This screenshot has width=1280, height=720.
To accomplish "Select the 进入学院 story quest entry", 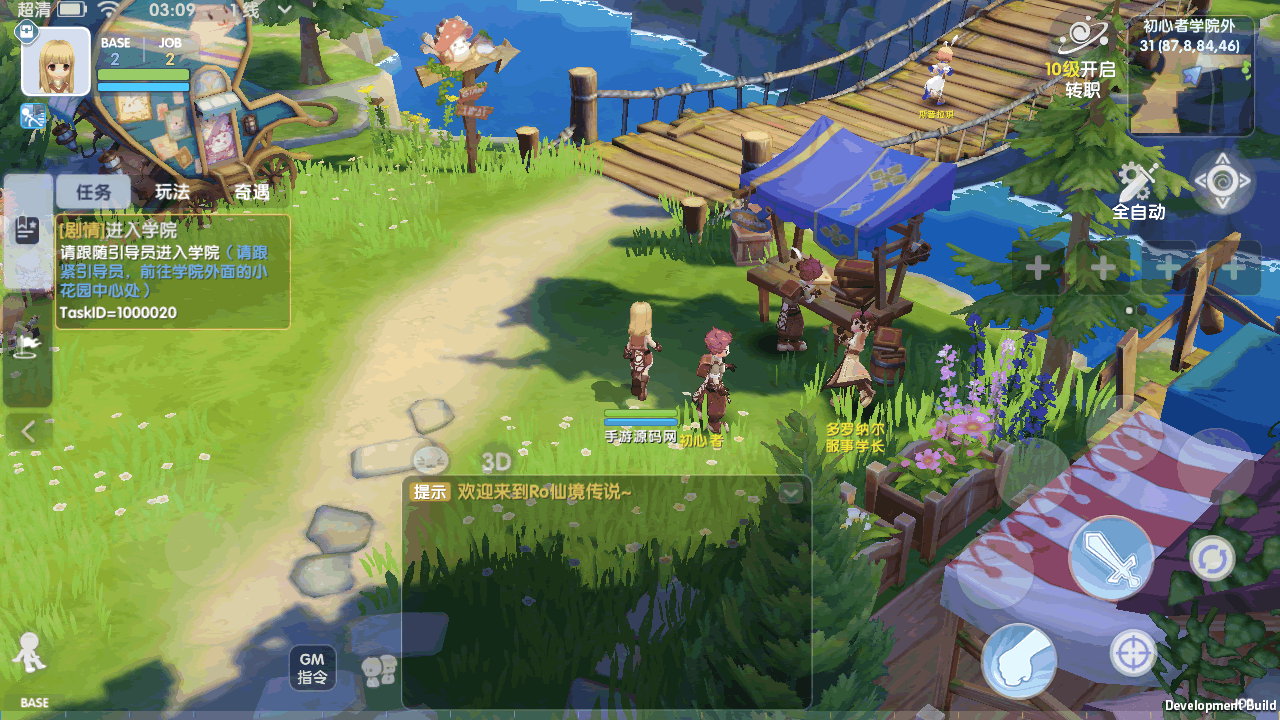I will [172, 271].
